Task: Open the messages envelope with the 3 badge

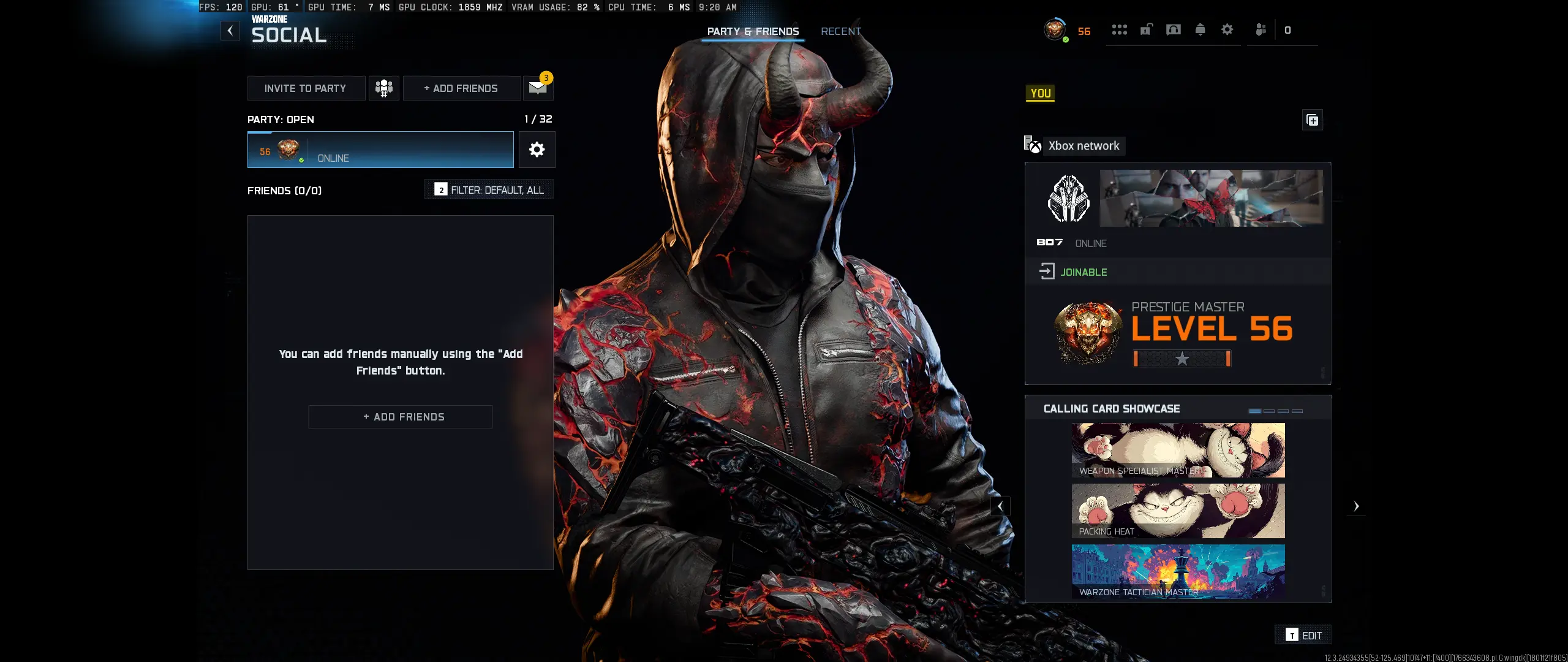Action: click(x=538, y=88)
